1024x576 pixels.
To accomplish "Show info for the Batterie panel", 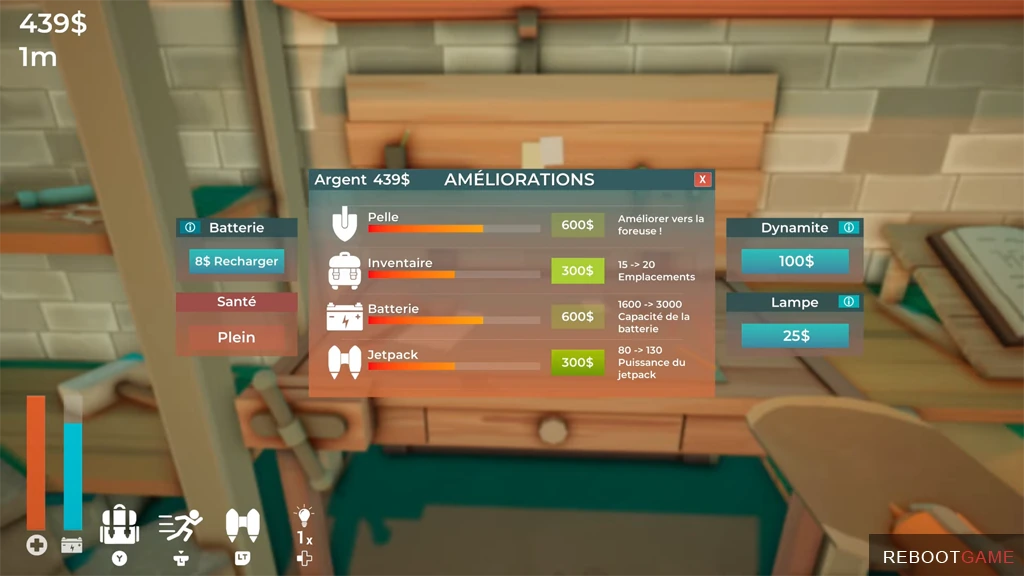I will coord(190,228).
